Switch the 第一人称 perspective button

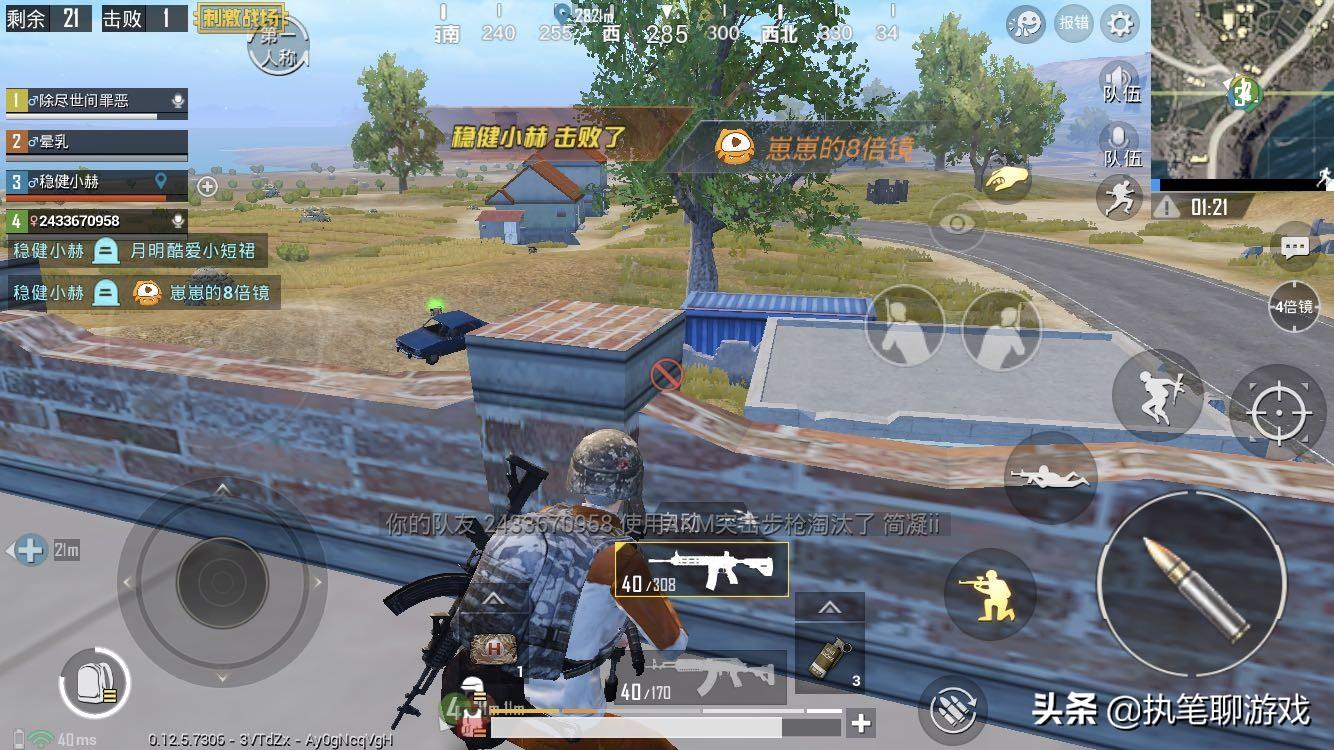pos(277,45)
